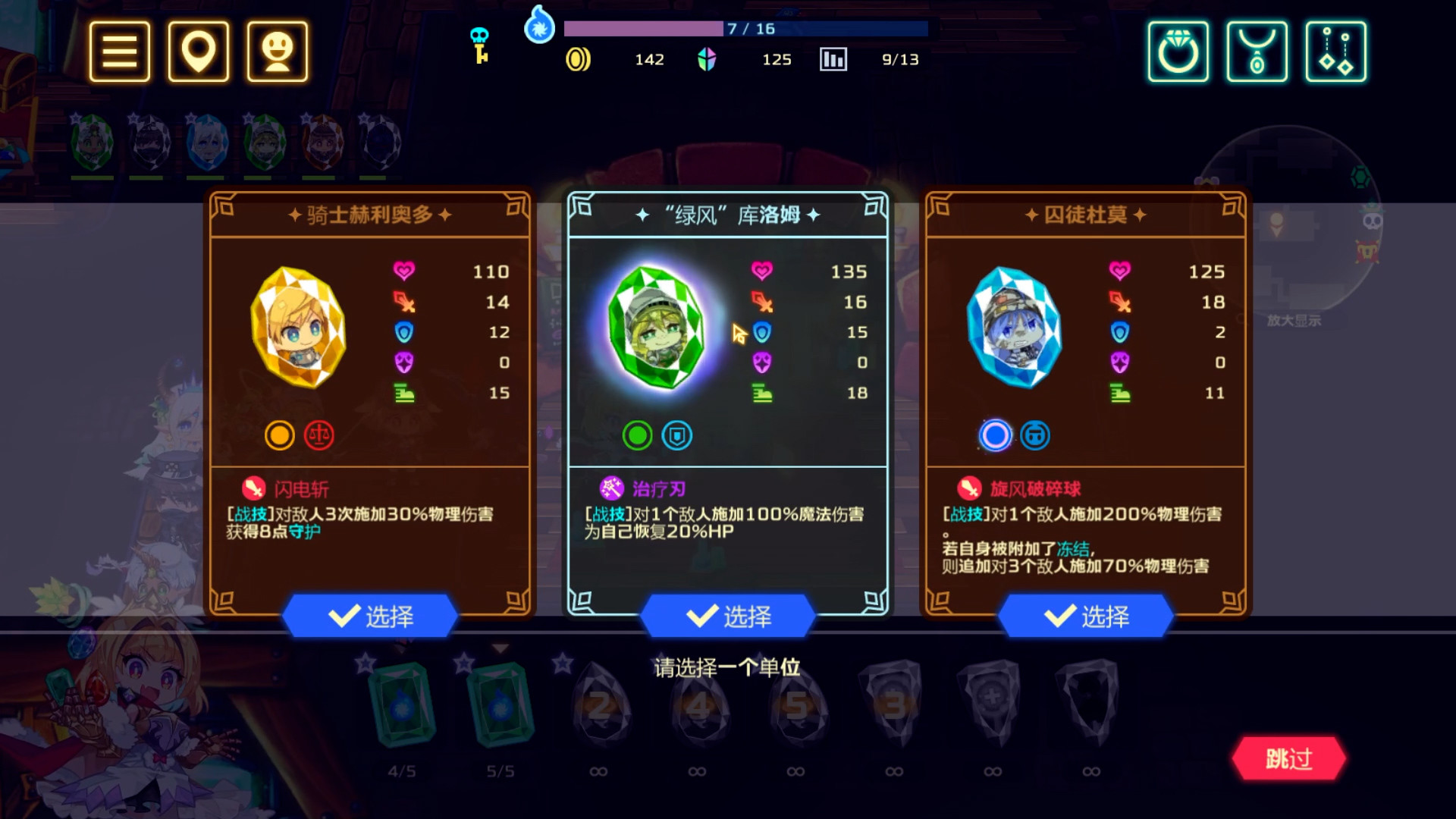The width and height of the screenshot is (1456, 819).
Task: Toggle the green element circle on 库洛姆's card
Action: tap(636, 435)
